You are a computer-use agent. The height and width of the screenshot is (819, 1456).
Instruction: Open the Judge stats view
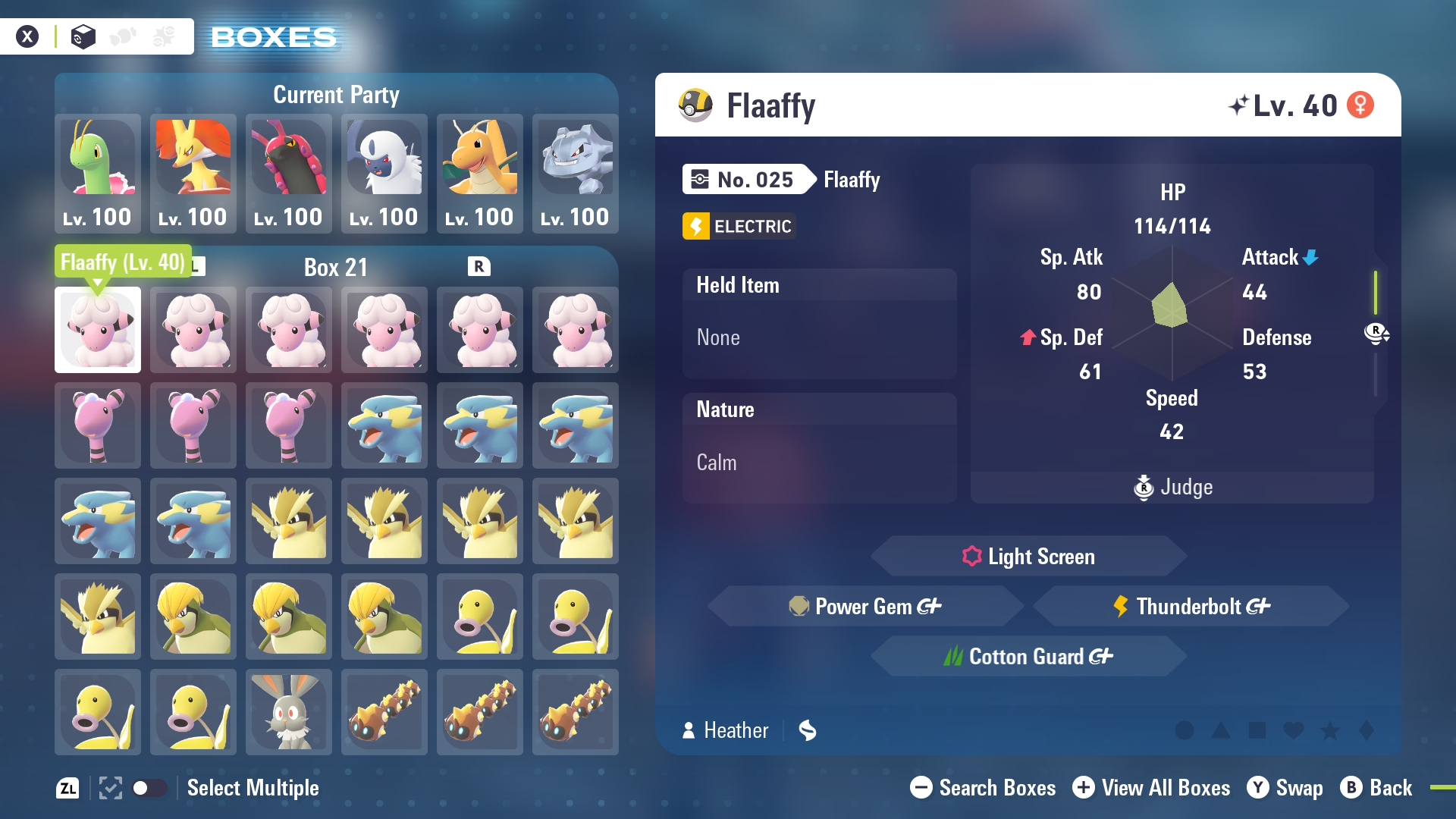pos(1172,487)
